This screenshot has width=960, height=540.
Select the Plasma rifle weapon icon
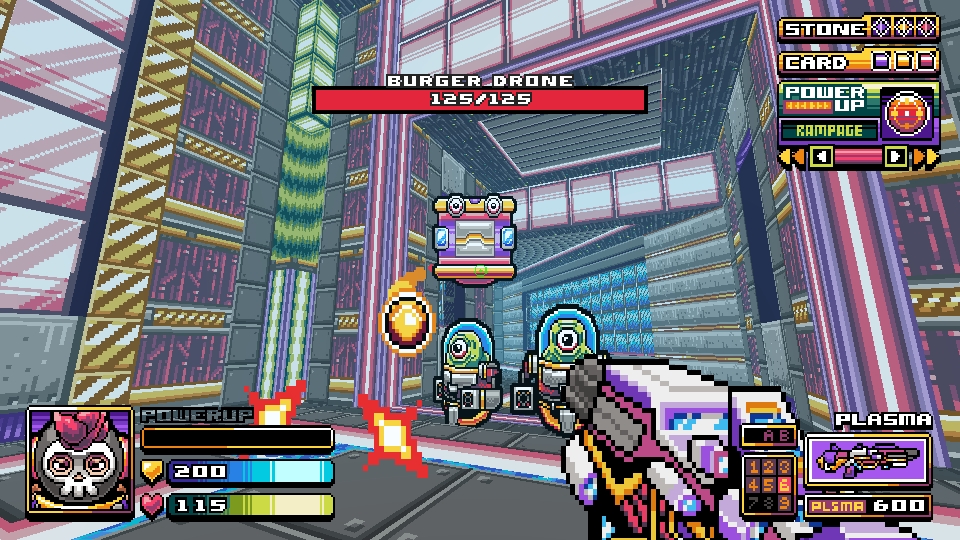866,460
